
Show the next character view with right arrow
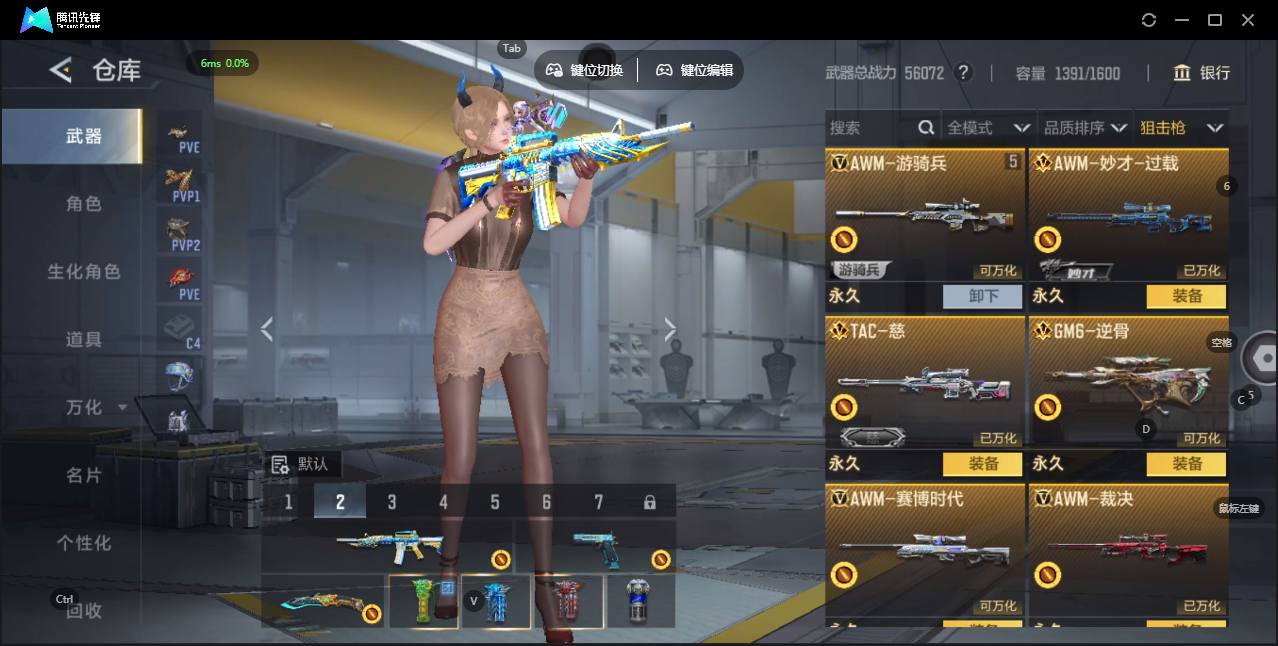670,329
